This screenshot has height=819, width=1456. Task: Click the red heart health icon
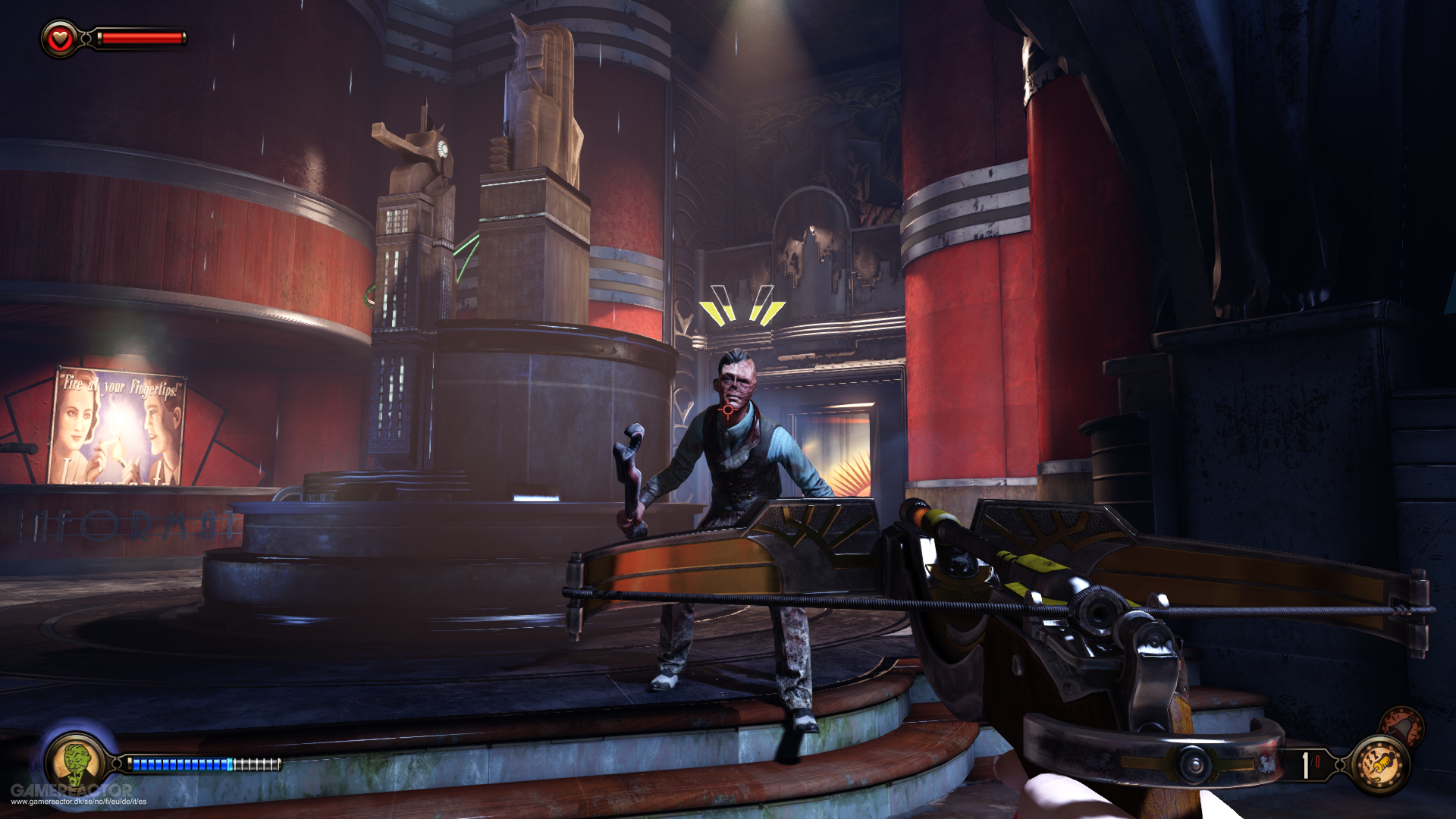[60, 38]
